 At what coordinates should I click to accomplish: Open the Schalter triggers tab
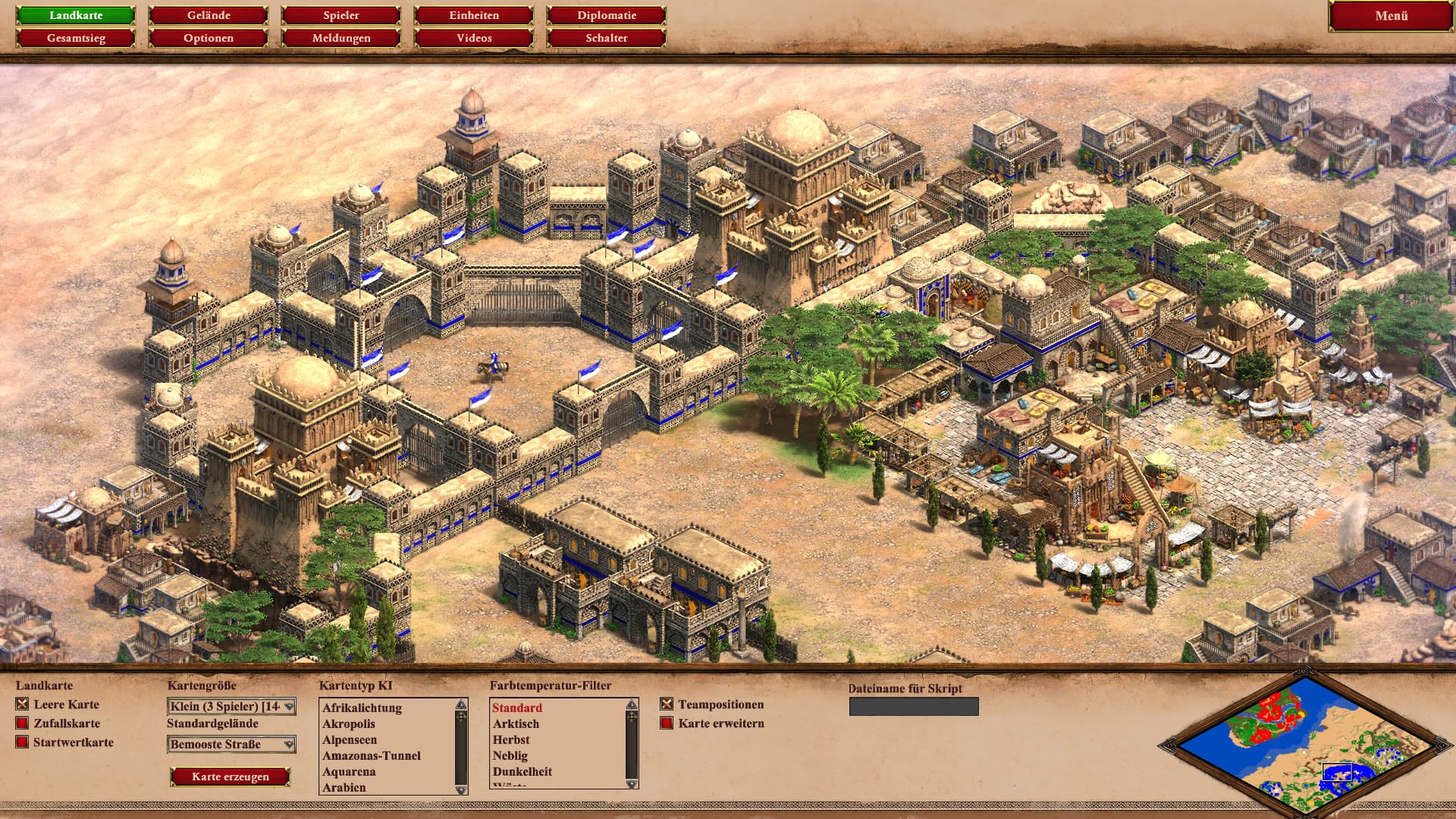click(607, 38)
